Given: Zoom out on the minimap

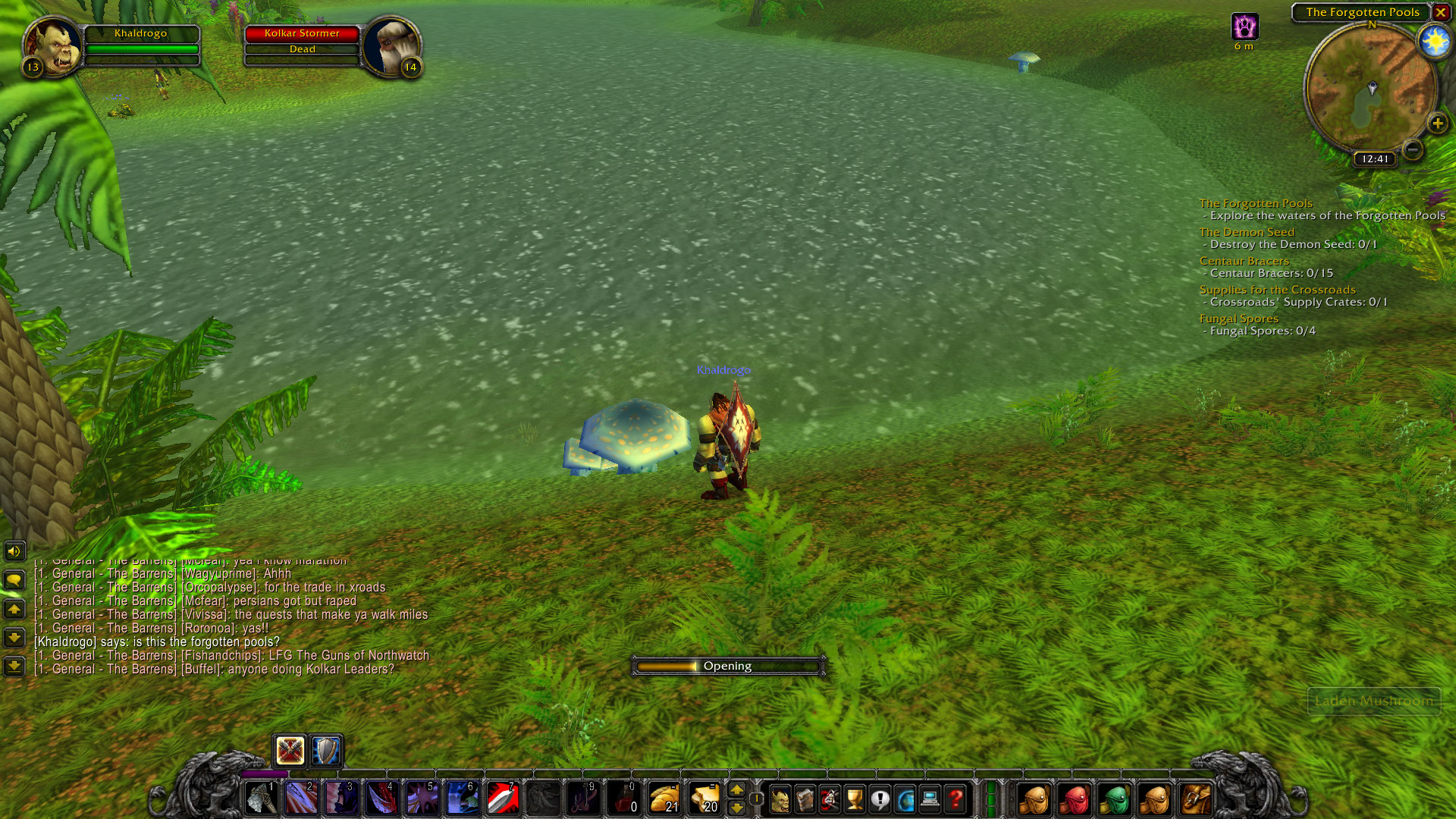Looking at the screenshot, I should pos(1412,149).
